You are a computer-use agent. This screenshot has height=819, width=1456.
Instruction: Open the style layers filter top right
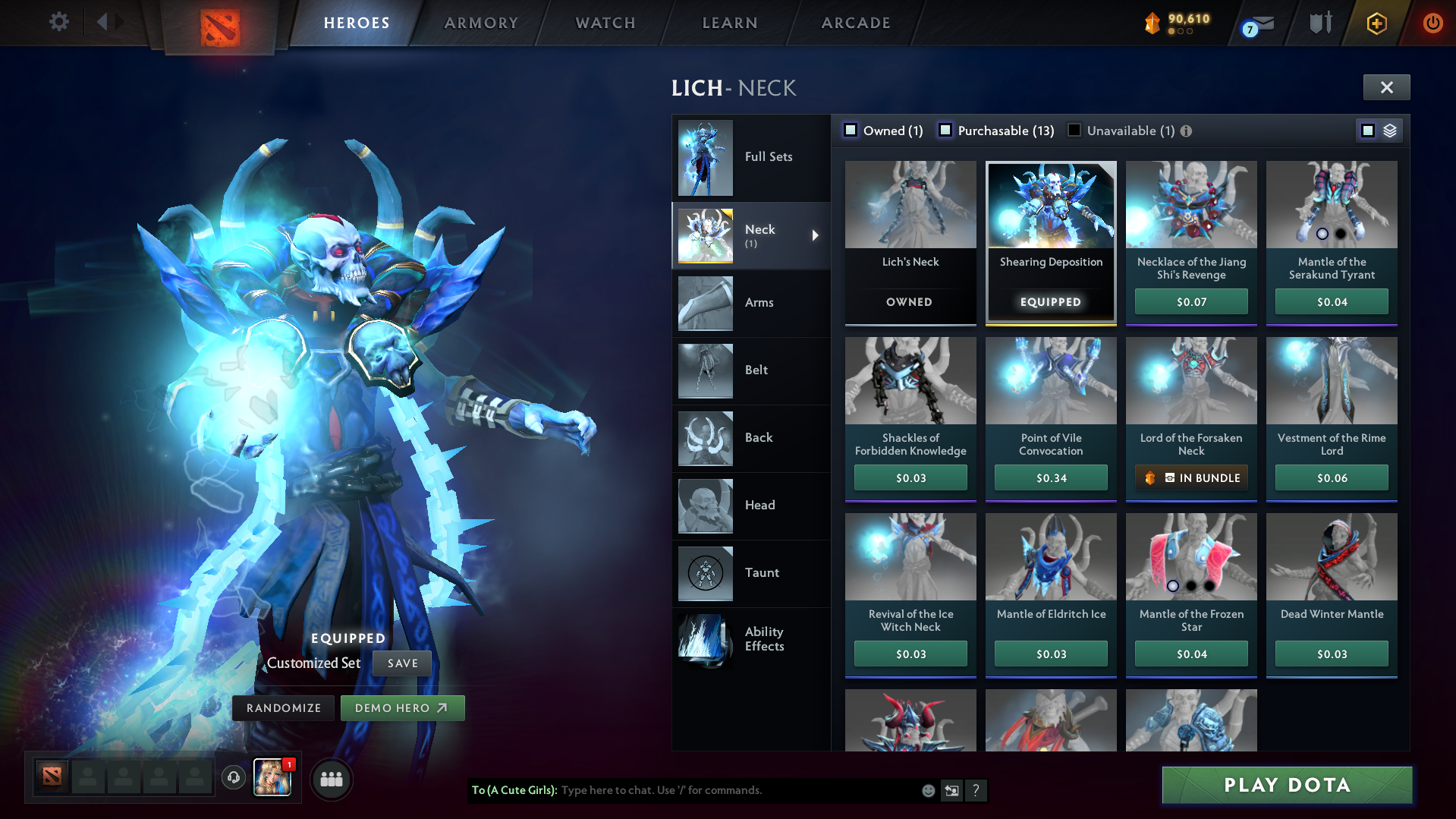coord(1389,130)
